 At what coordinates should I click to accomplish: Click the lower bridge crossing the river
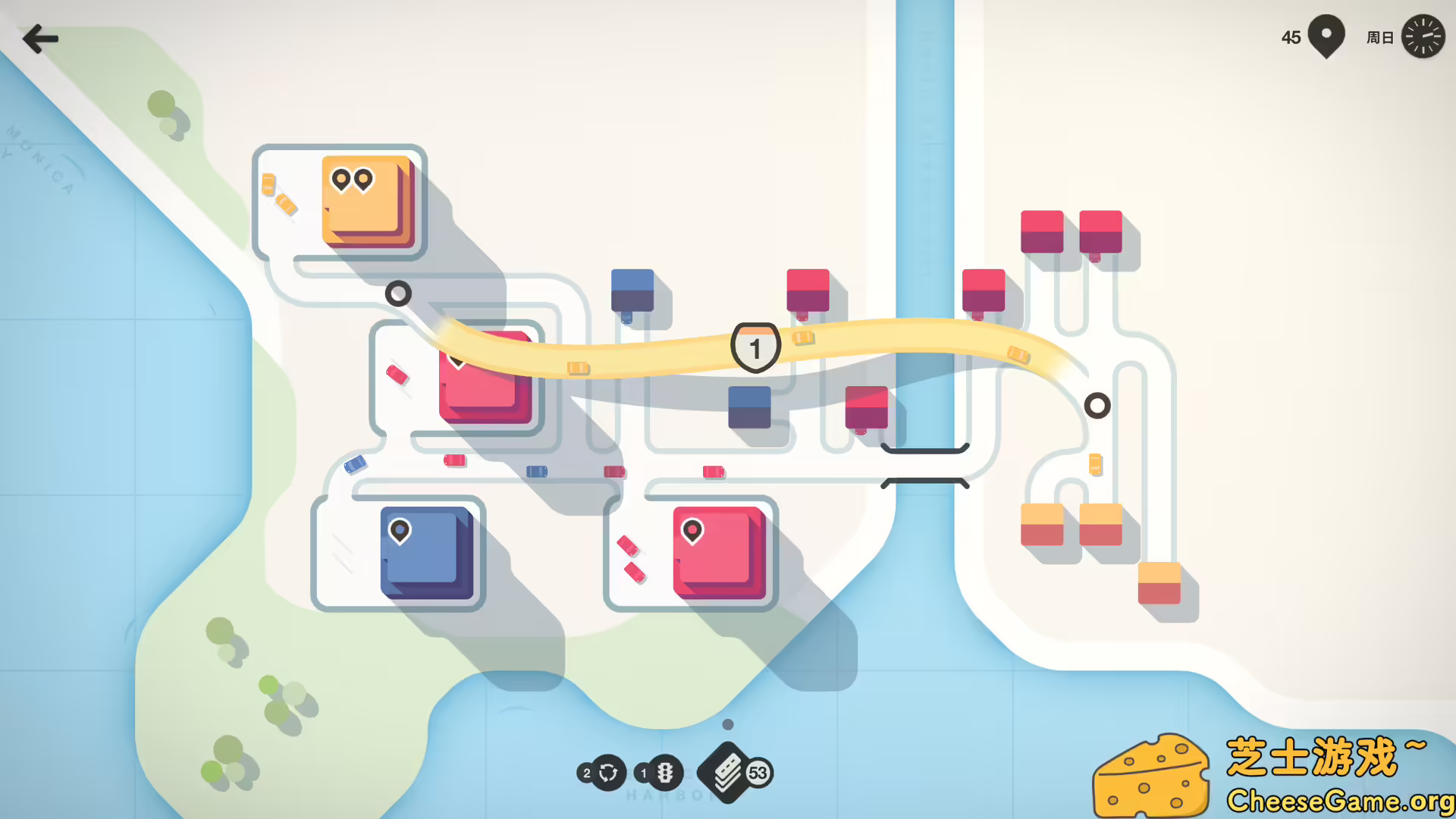924,482
